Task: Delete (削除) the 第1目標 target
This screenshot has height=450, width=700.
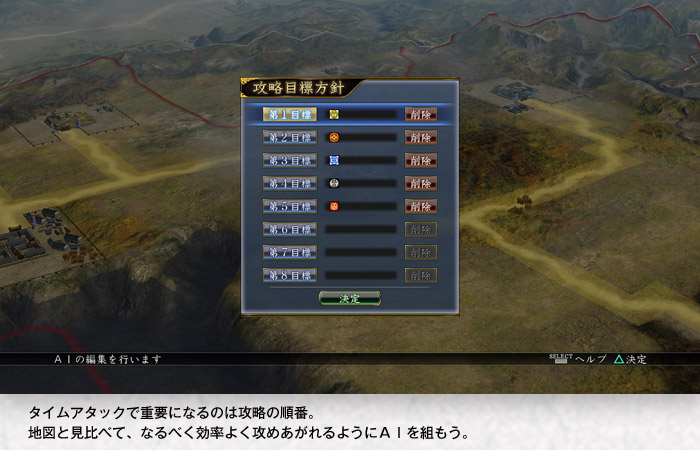Action: [421, 114]
